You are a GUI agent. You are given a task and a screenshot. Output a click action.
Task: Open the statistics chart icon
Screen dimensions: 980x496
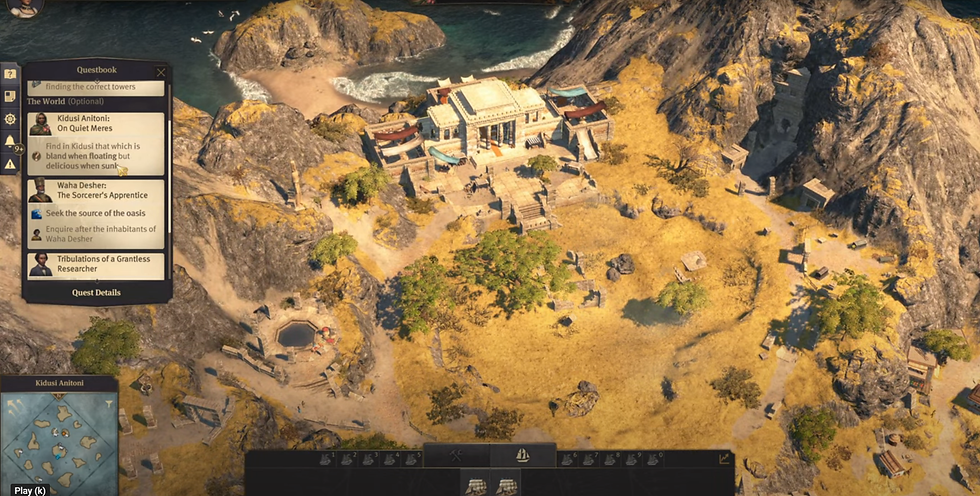pyautogui.click(x=725, y=459)
